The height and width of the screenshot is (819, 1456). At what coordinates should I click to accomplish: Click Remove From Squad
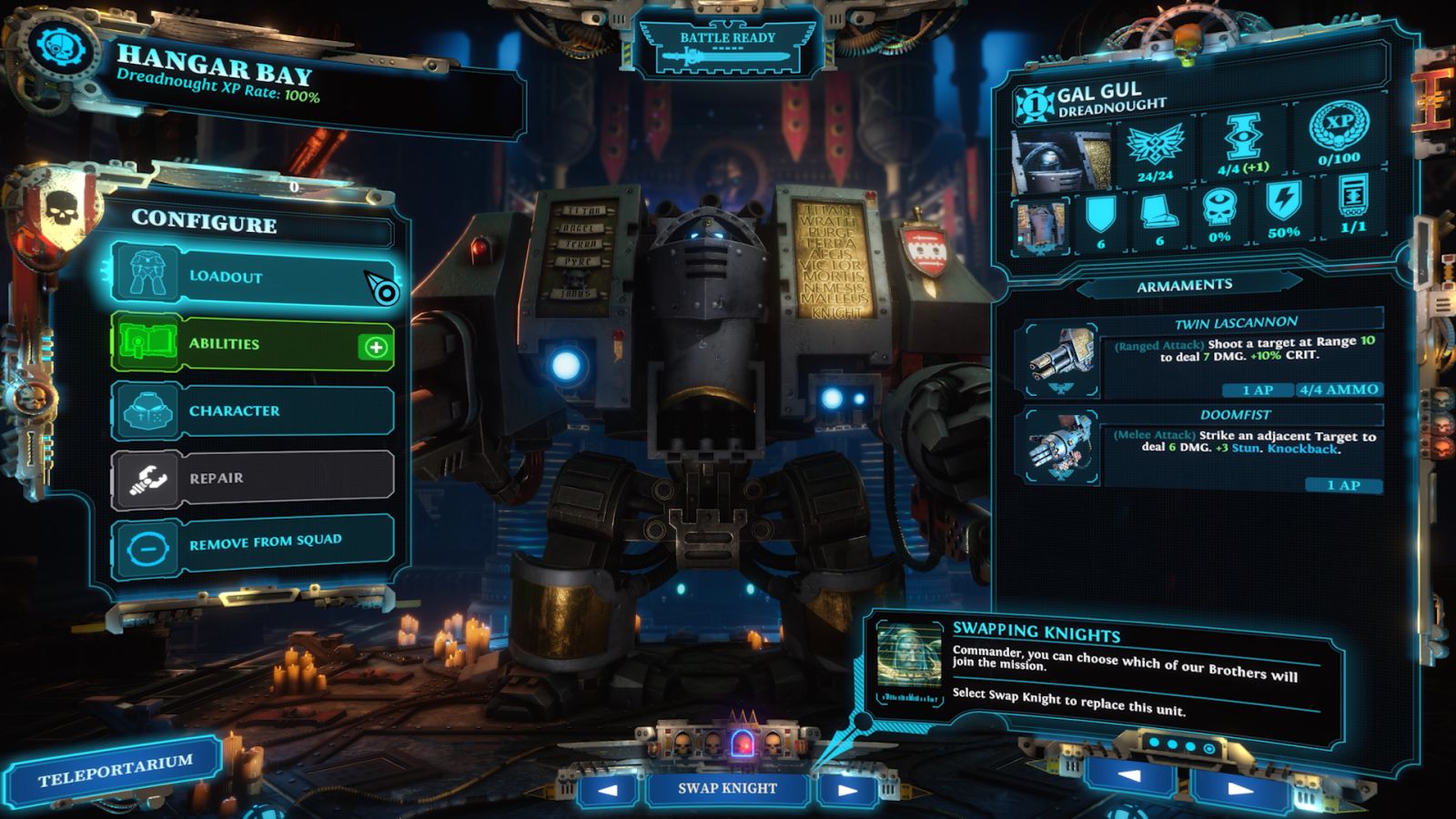(x=252, y=544)
